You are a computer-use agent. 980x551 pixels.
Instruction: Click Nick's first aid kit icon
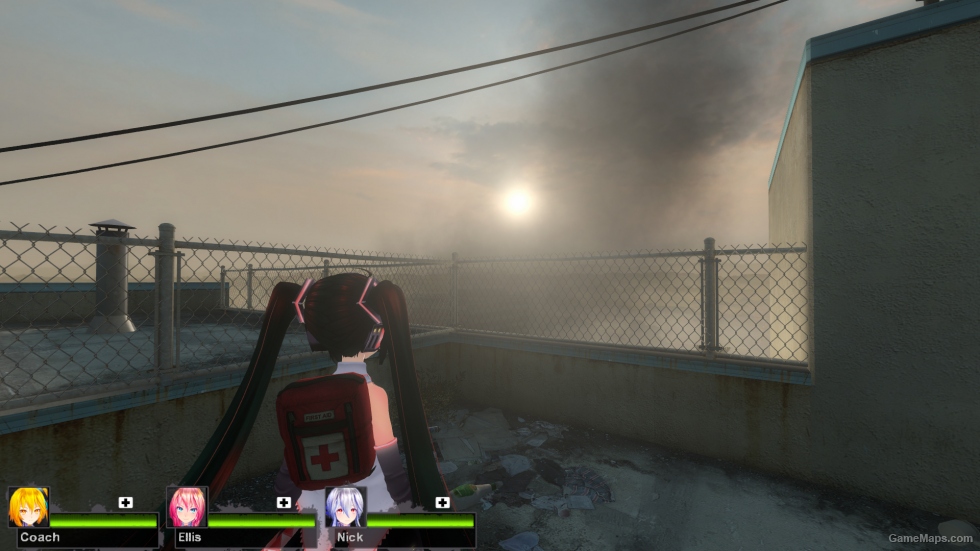[442, 502]
